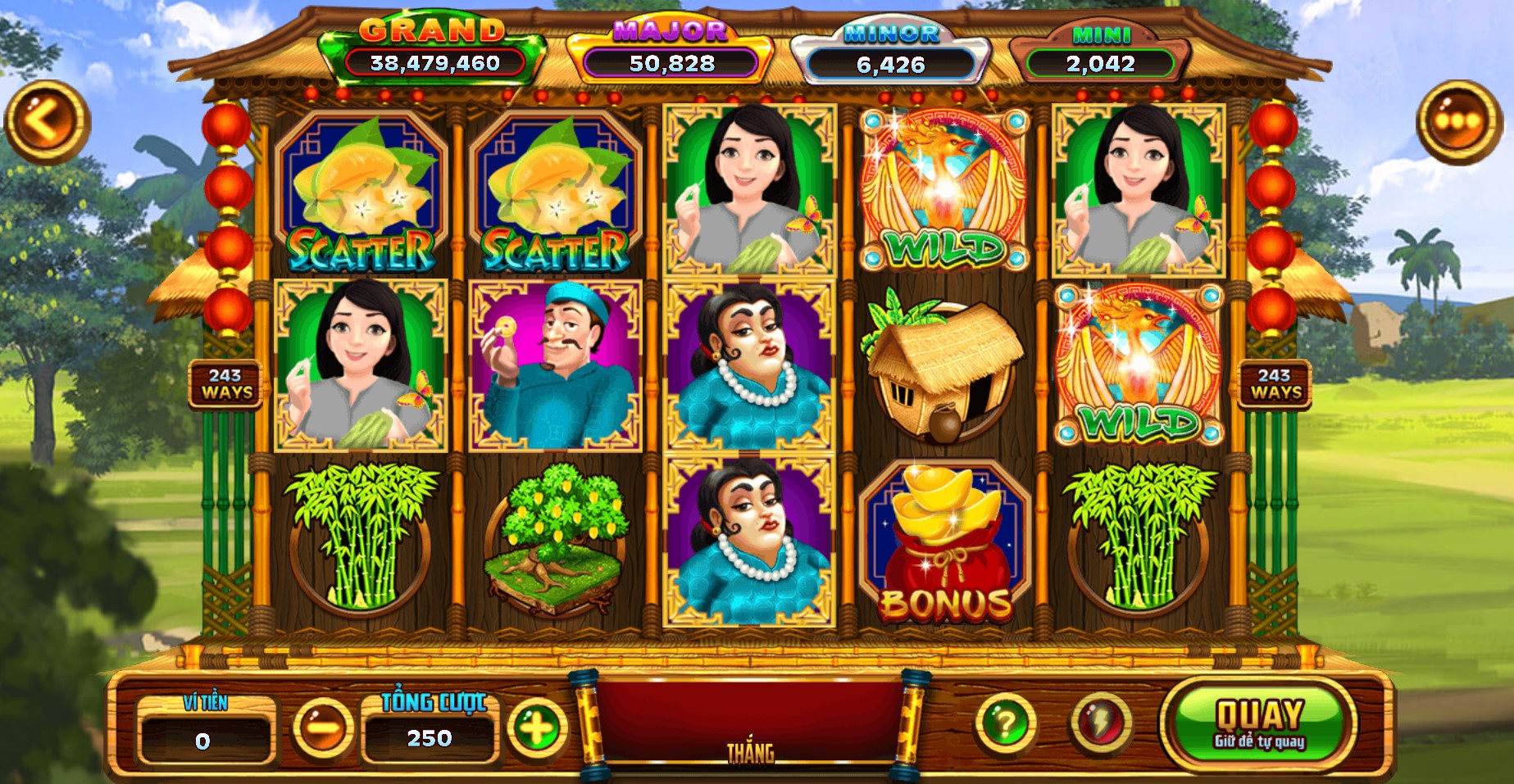This screenshot has width=1514, height=784.
Task: Open the question mark help button
Action: pyautogui.click(x=1005, y=723)
